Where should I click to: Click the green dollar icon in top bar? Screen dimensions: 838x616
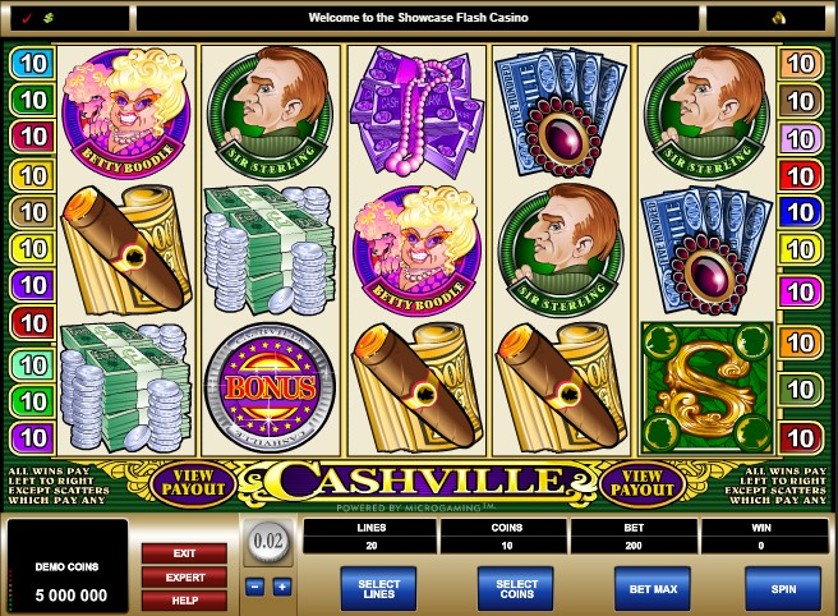click(47, 18)
